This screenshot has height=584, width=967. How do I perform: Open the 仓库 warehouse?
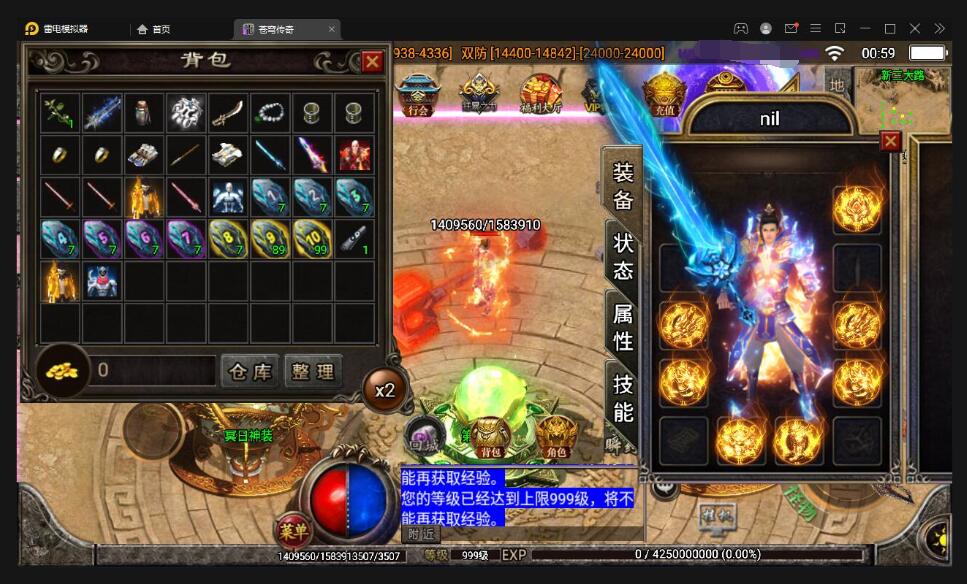tap(249, 372)
